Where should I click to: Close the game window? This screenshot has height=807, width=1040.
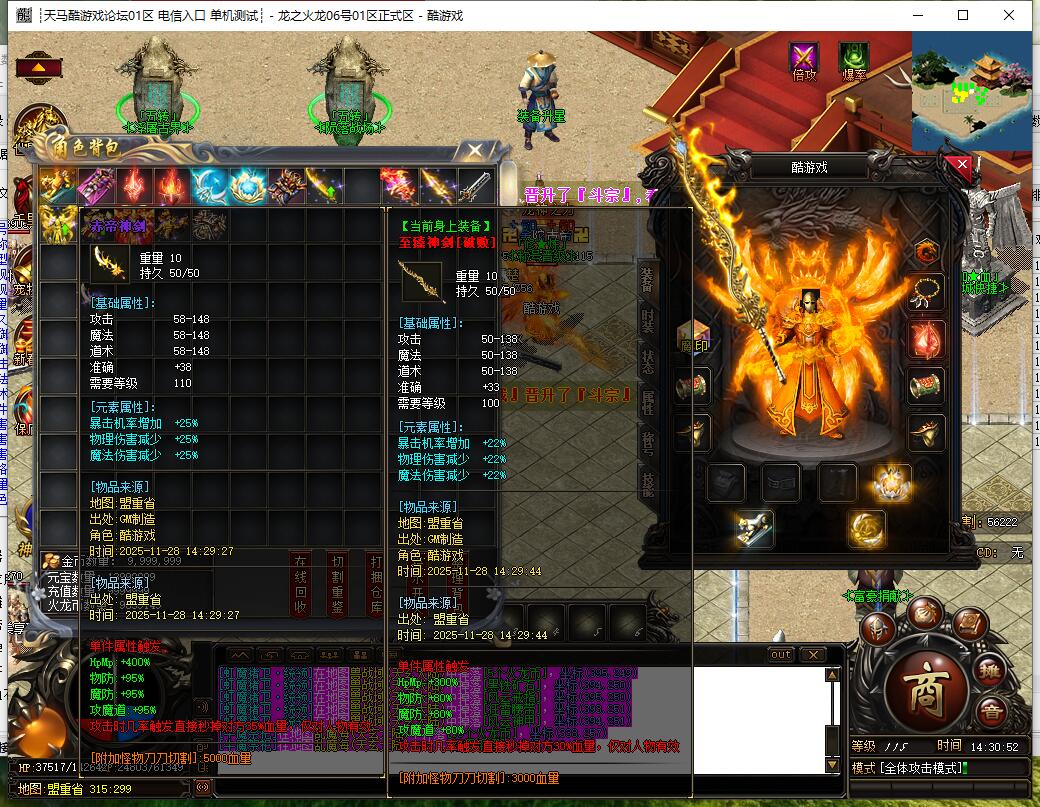coord(1009,15)
